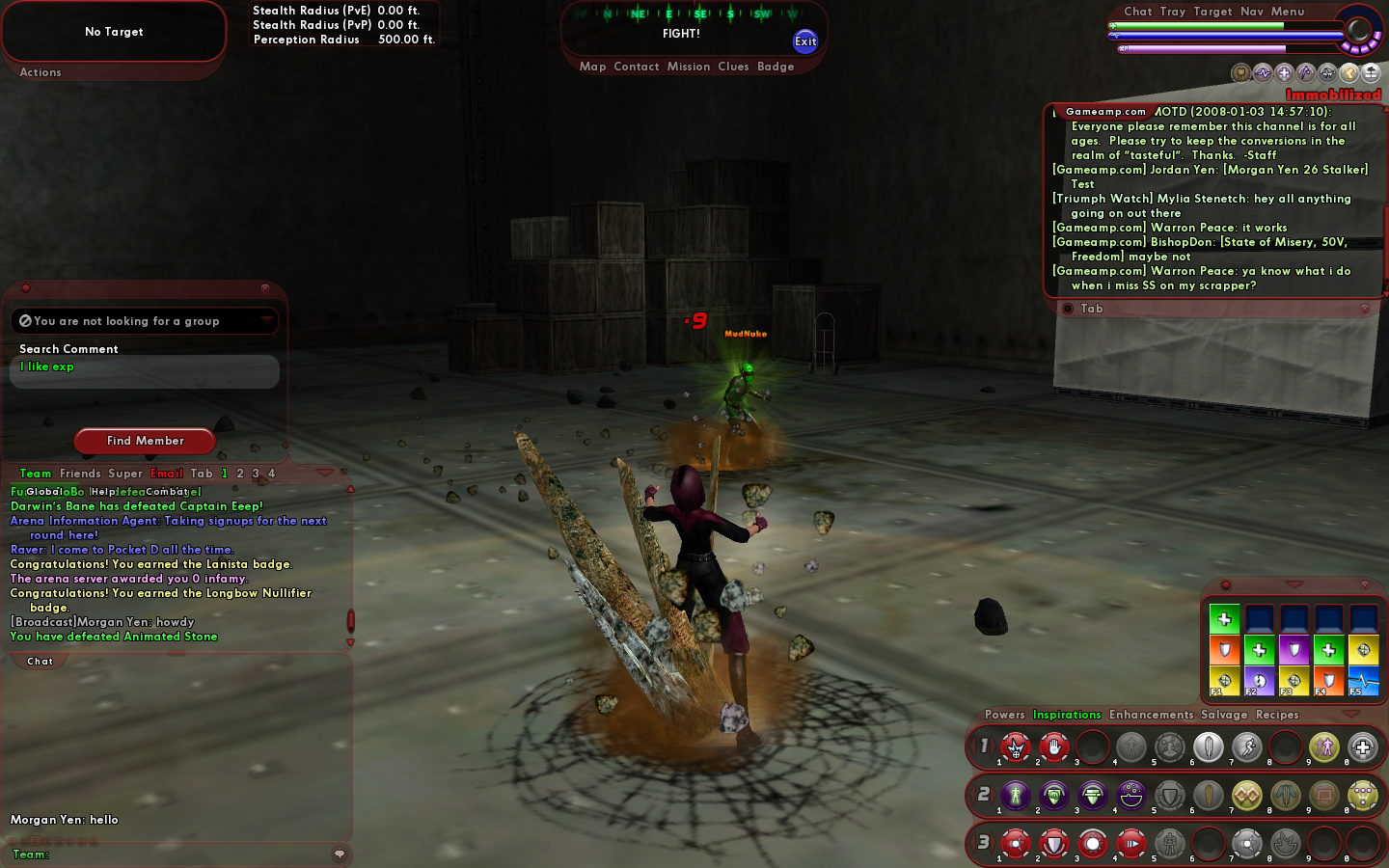
Task: Toggle the Nav window
Action: 1252,12
